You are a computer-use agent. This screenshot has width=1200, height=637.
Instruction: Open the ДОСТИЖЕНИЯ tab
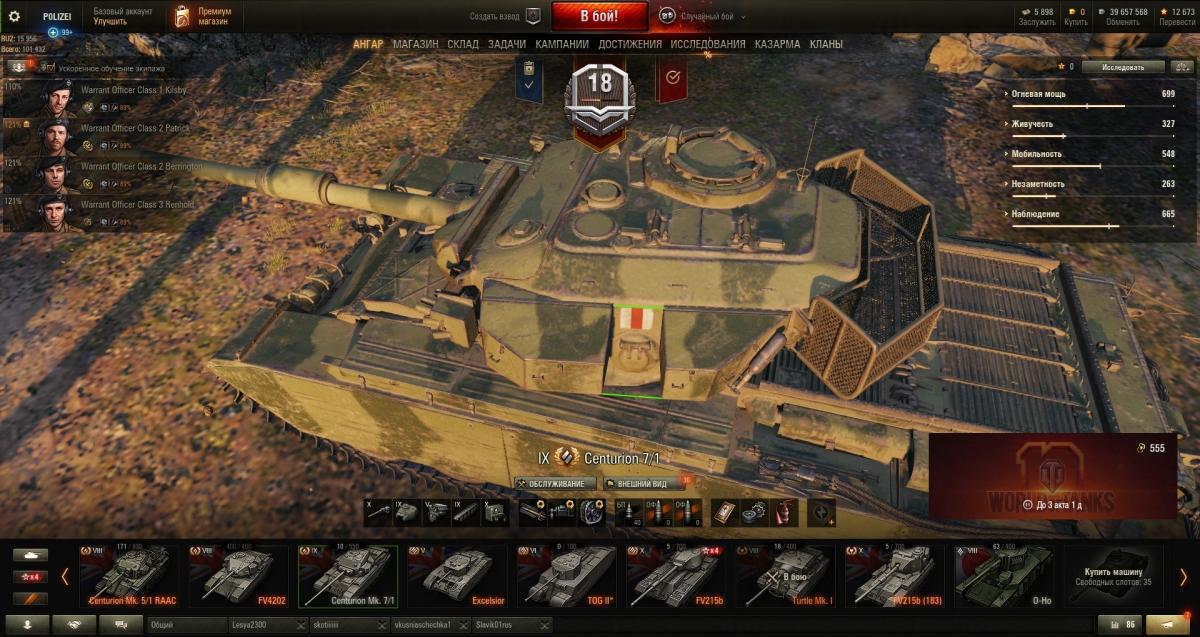coord(630,44)
